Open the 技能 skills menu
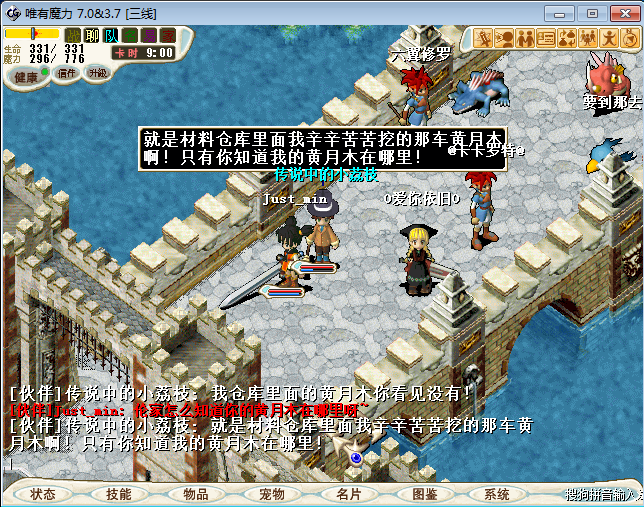The width and height of the screenshot is (644, 507). point(119,494)
